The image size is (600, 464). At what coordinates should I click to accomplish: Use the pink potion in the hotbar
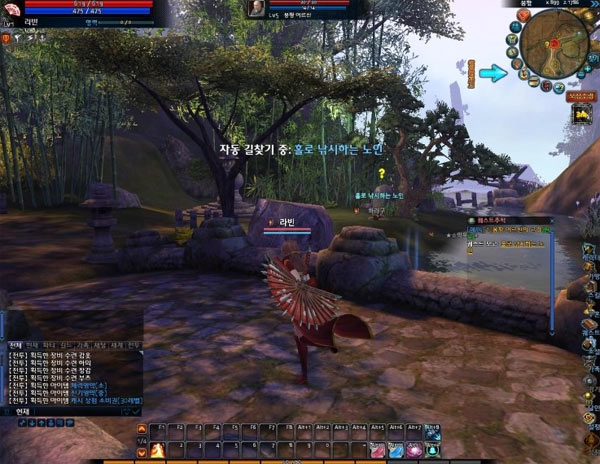377,449
